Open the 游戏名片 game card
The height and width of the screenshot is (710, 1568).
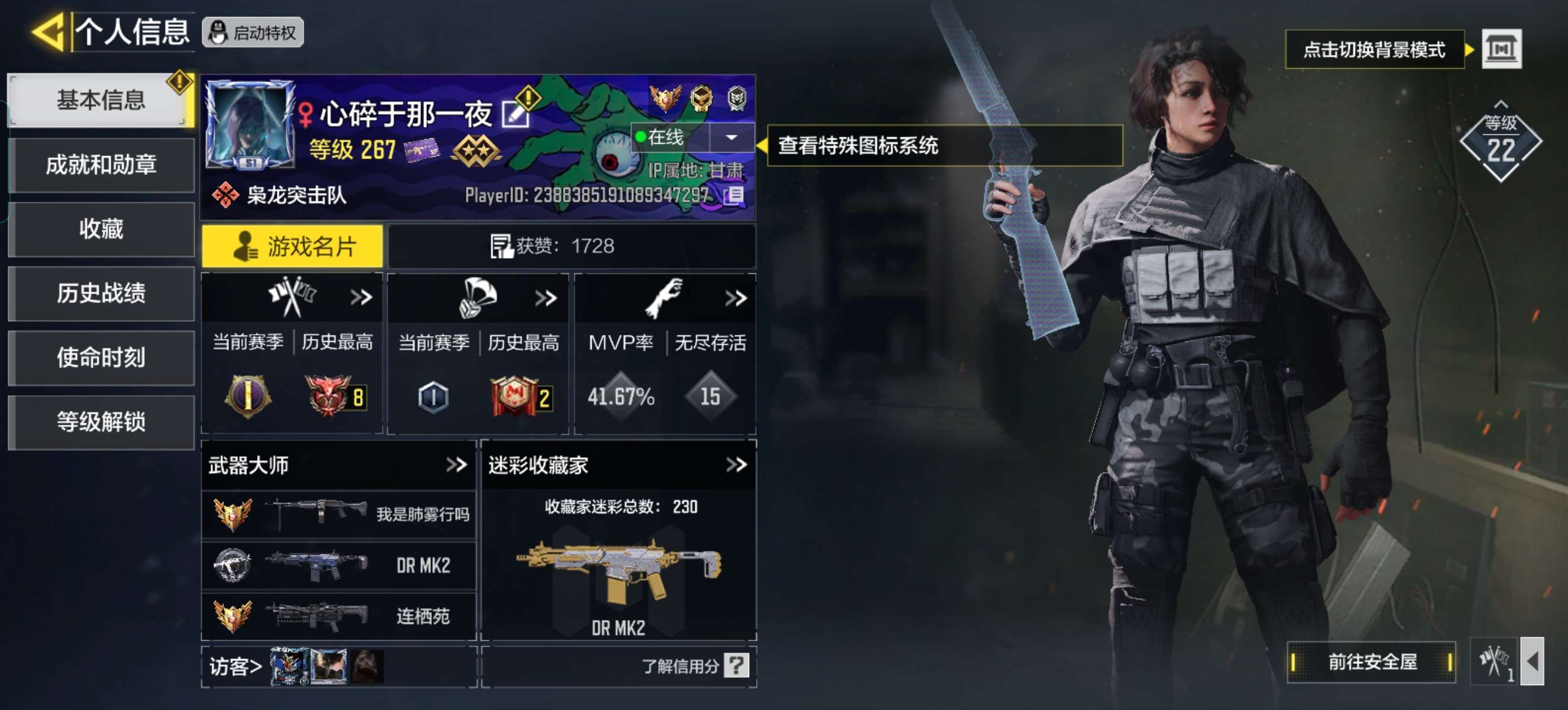click(293, 247)
